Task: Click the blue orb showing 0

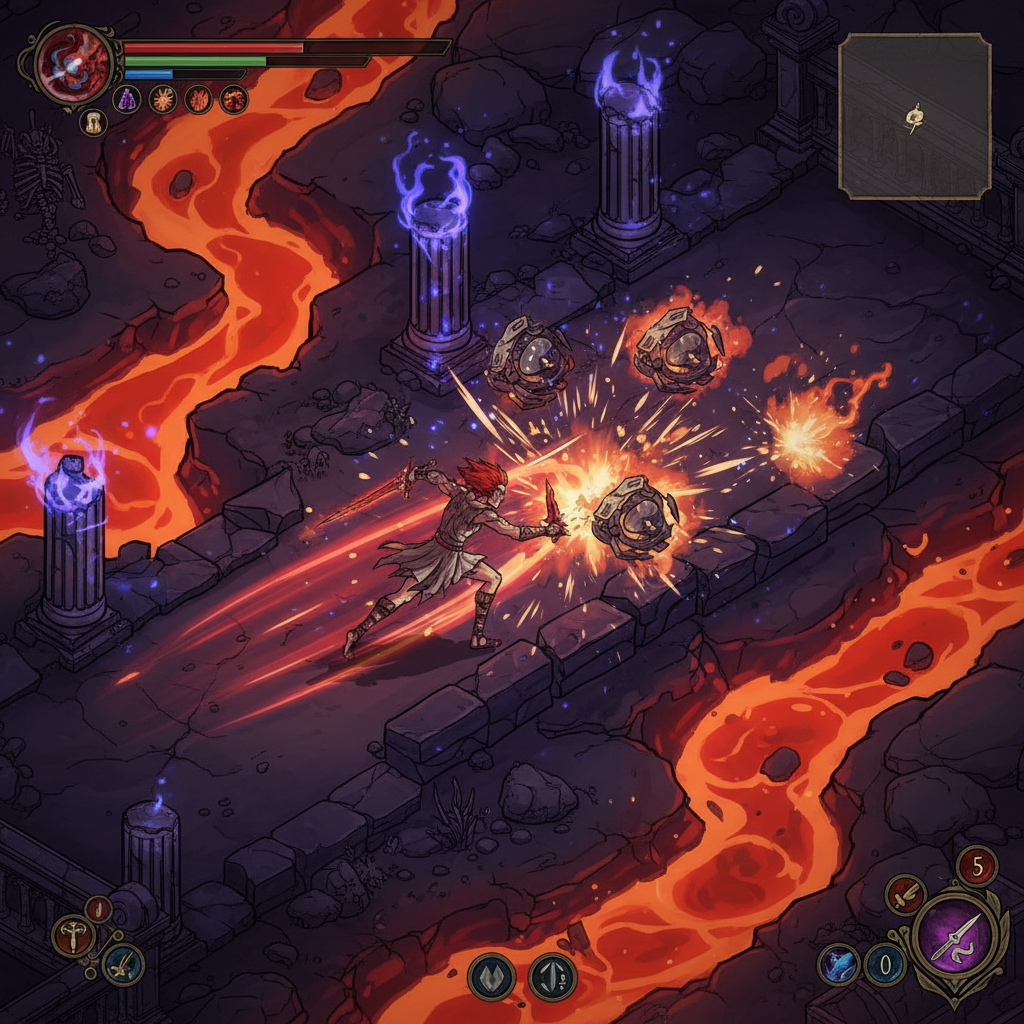Action: (885, 965)
